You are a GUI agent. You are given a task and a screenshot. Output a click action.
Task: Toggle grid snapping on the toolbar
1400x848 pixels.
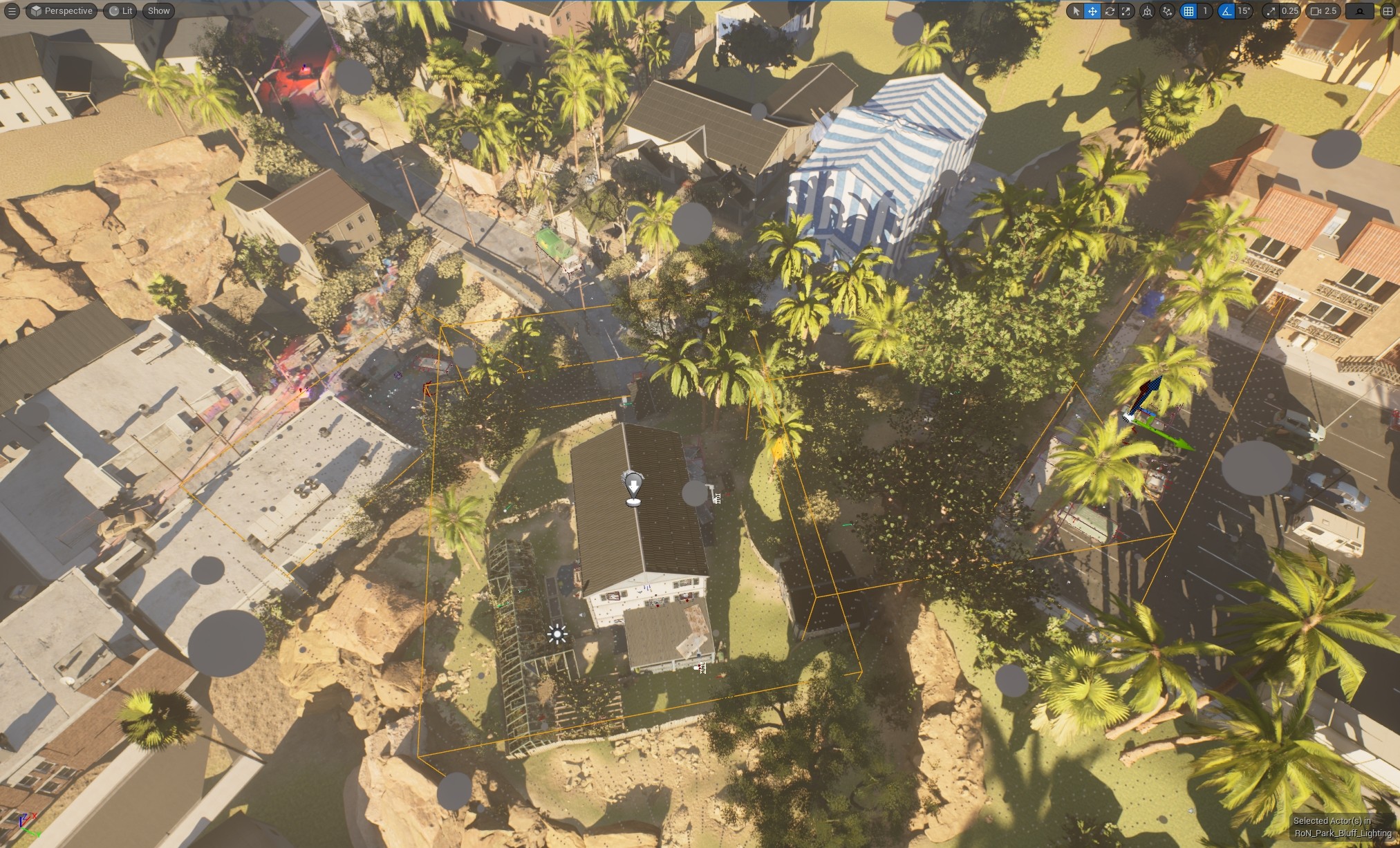point(1189,11)
